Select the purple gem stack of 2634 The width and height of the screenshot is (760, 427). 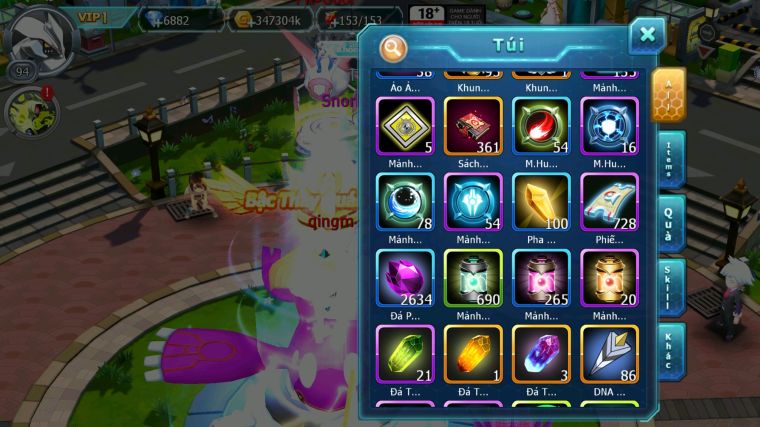tap(406, 278)
